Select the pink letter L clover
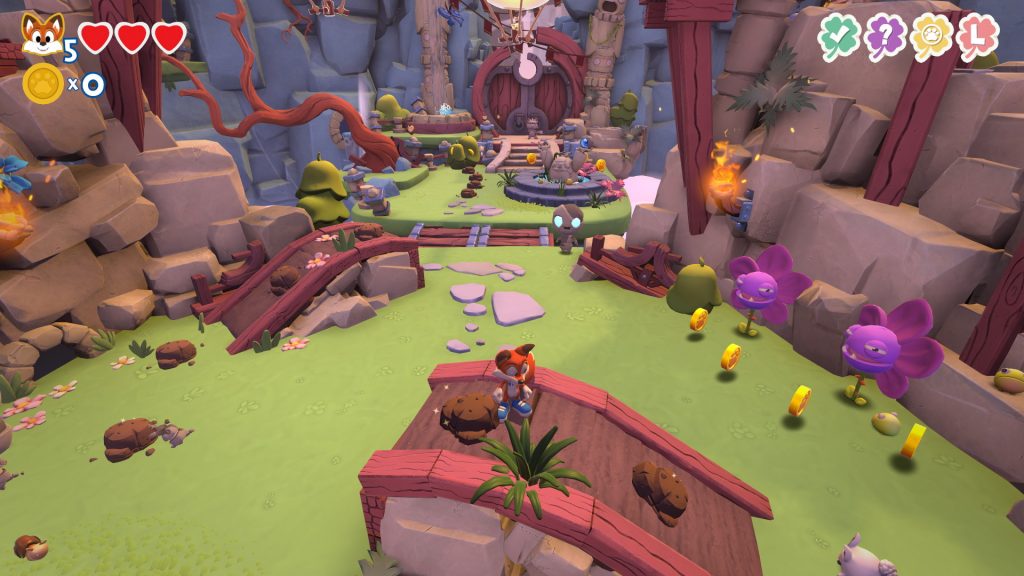This screenshot has height=576, width=1024. (x=977, y=37)
